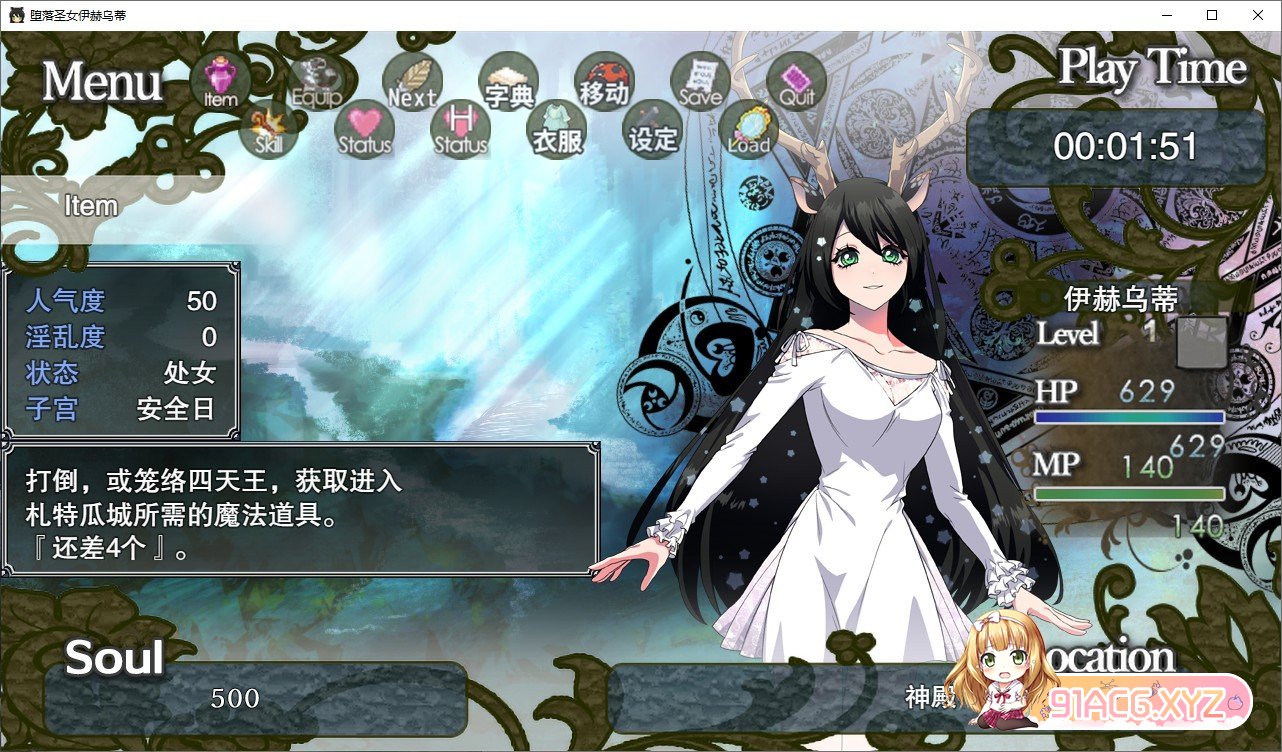1282x752 pixels.
Task: Open the 字典 dictionary menu
Action: (x=508, y=81)
